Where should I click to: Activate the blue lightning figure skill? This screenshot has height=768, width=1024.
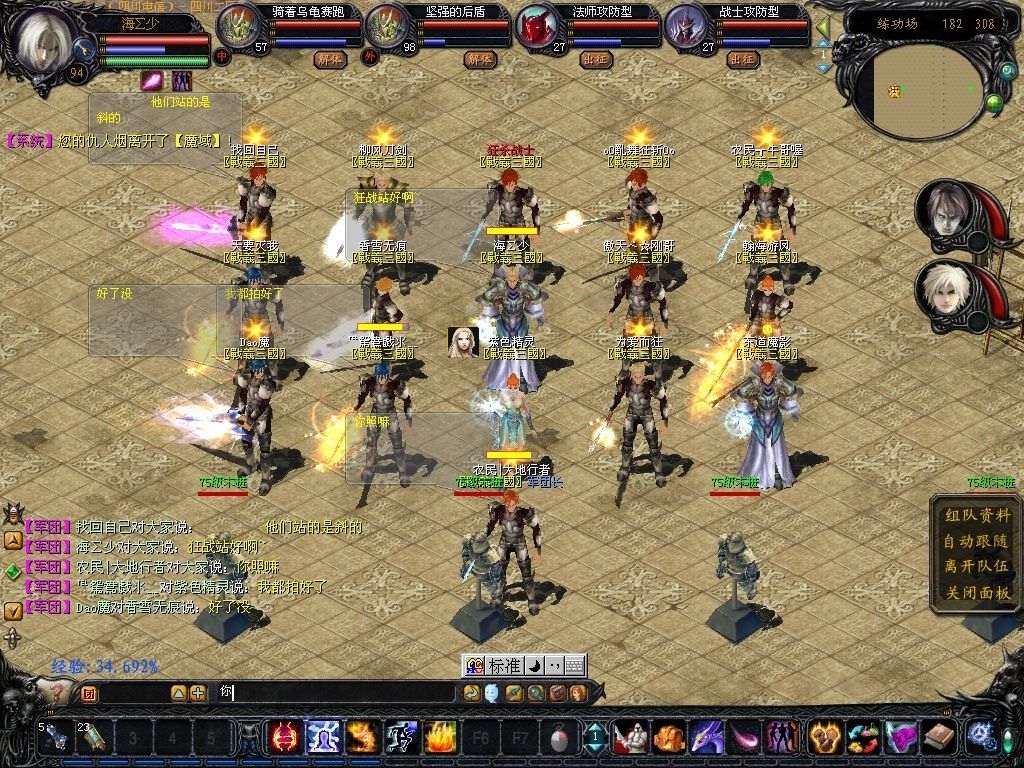(x=324, y=738)
